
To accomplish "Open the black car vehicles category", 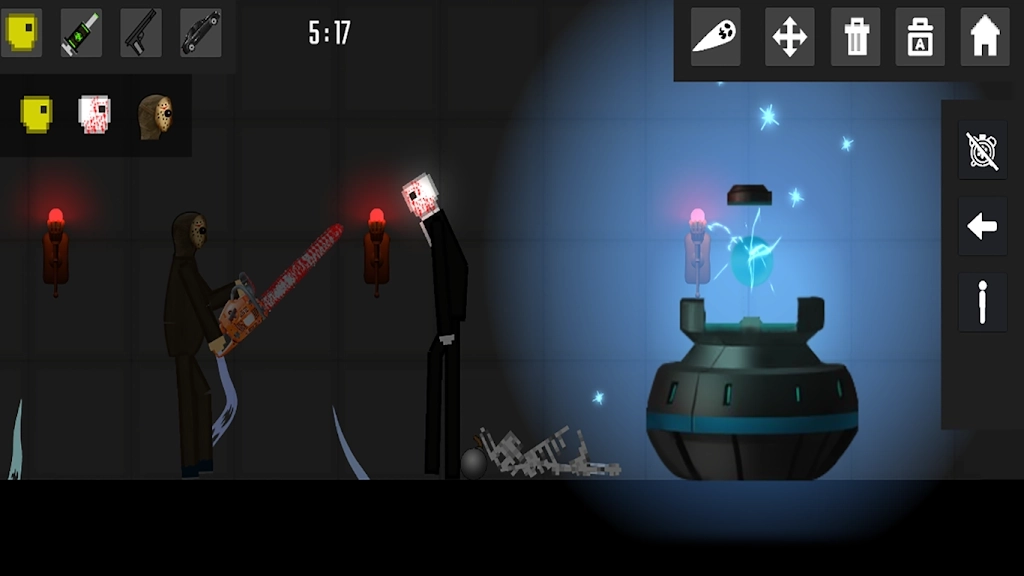I will click(201, 33).
